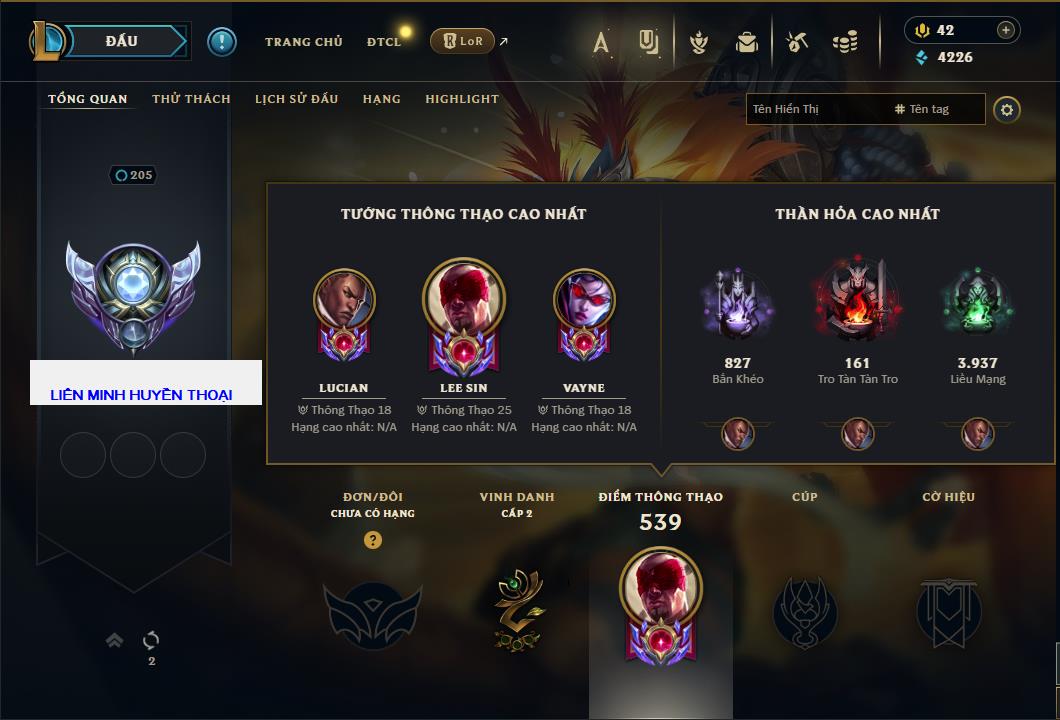Viewport: 1060px width, 720px height.
Task: Open the backpack collection icon
Action: pyautogui.click(x=746, y=42)
